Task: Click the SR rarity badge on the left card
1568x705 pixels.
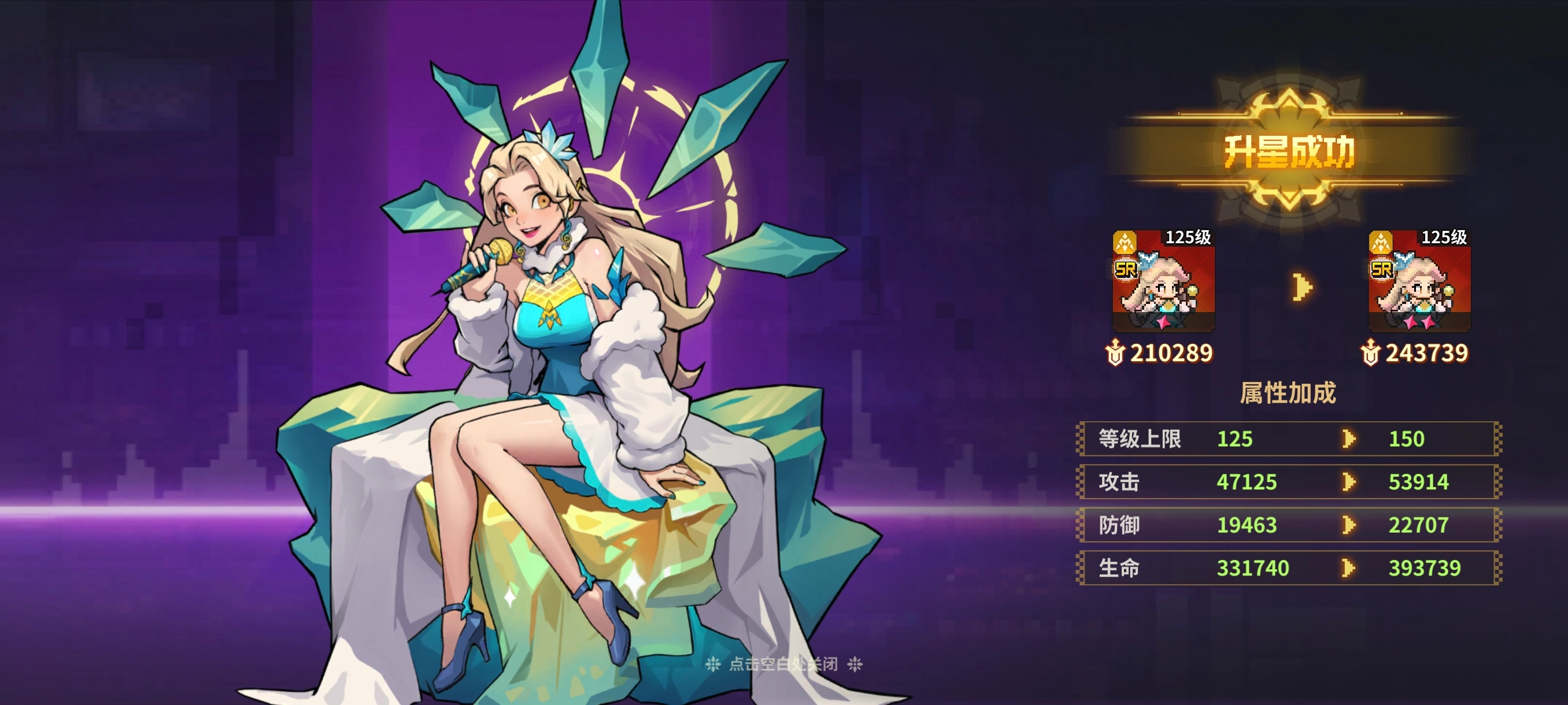Action: [x=1127, y=269]
